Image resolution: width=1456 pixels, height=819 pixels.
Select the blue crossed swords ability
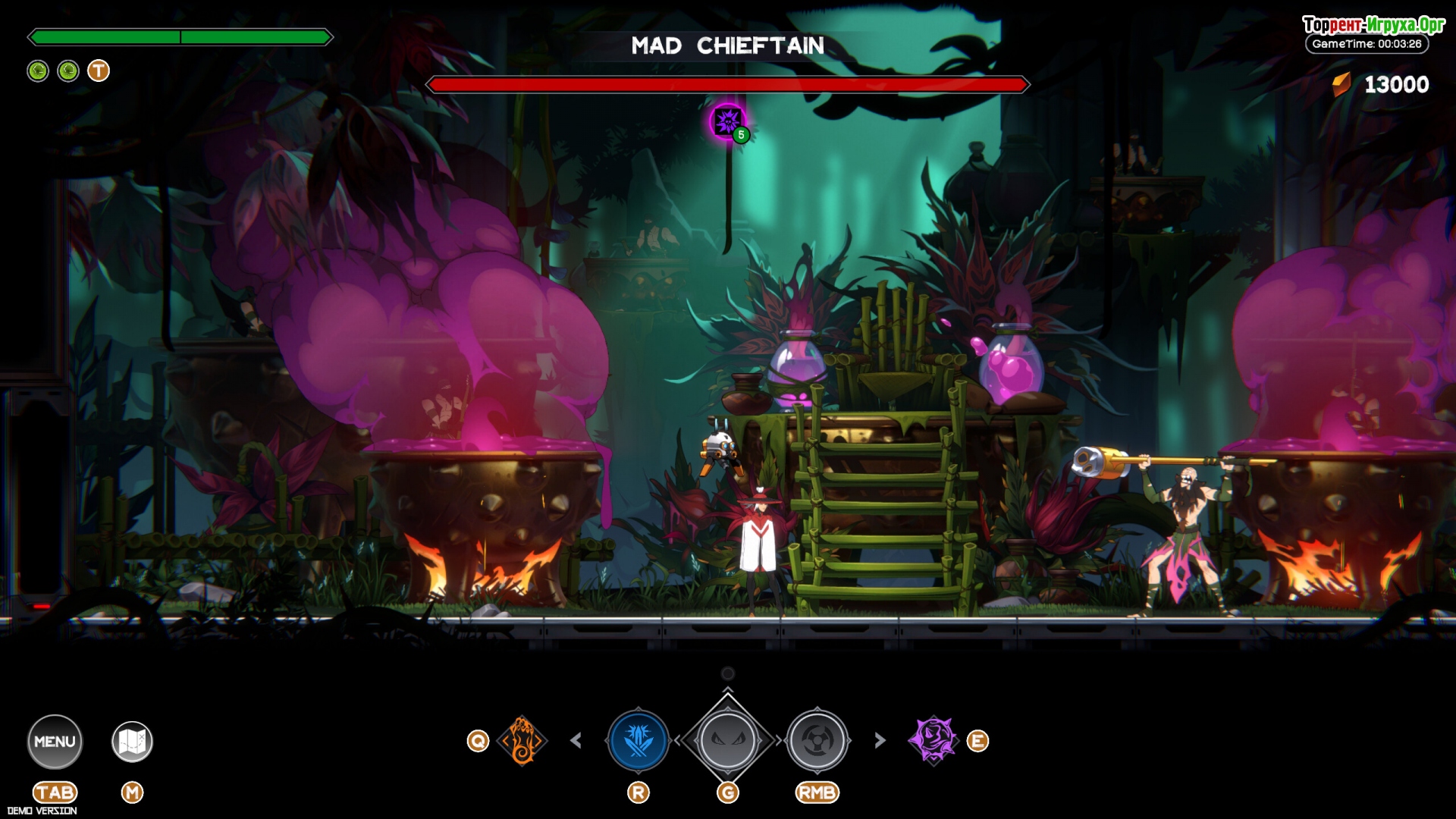[x=639, y=740]
